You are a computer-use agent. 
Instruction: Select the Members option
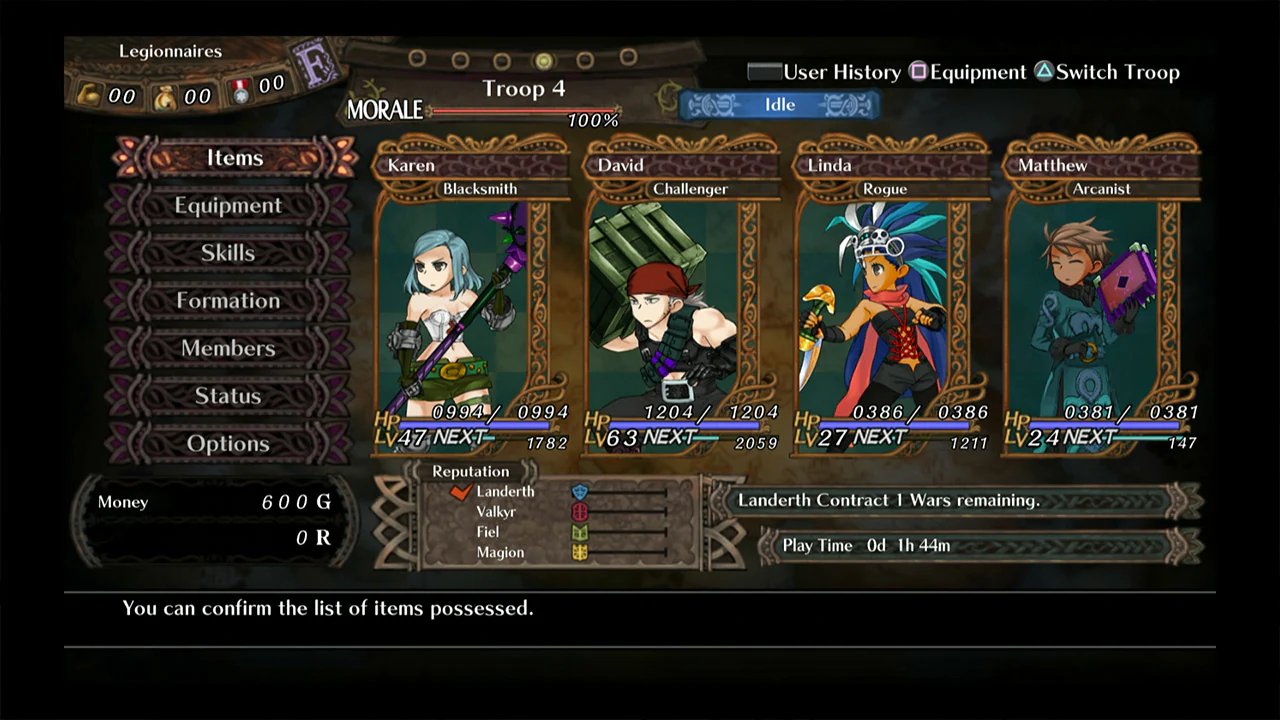228,348
